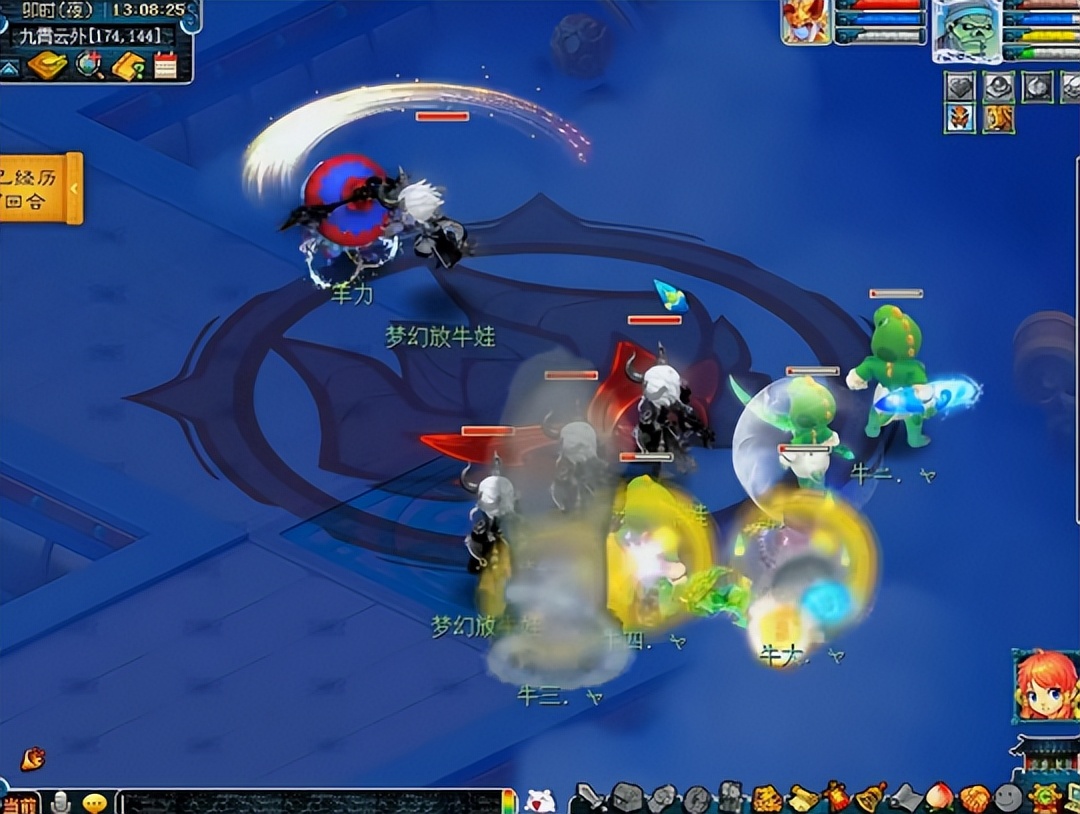
Task: Select the green zombie character portrait
Action: (966, 28)
